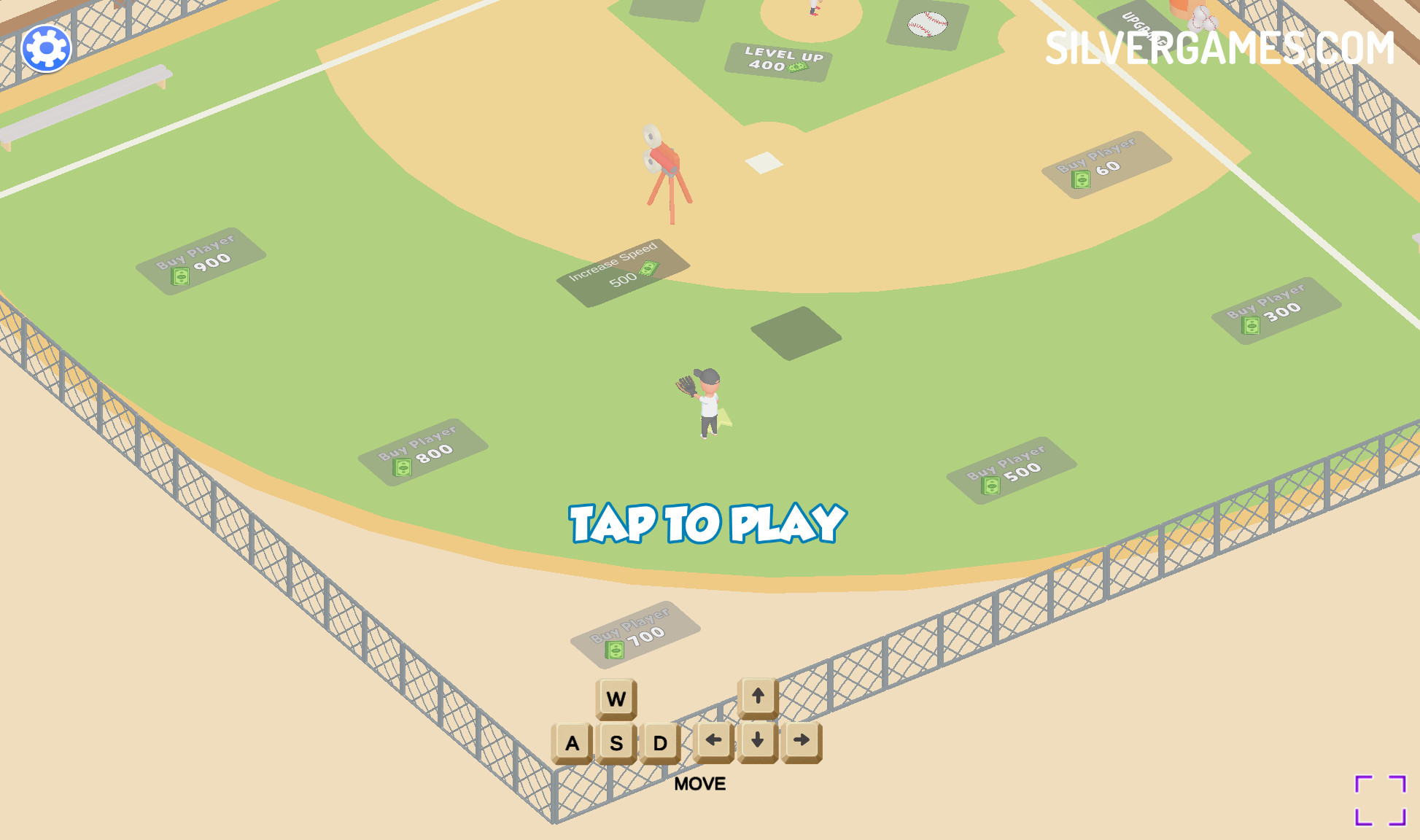1420x840 pixels.
Task: Tap the 'Tap to Play' prompt
Action: coord(707,524)
